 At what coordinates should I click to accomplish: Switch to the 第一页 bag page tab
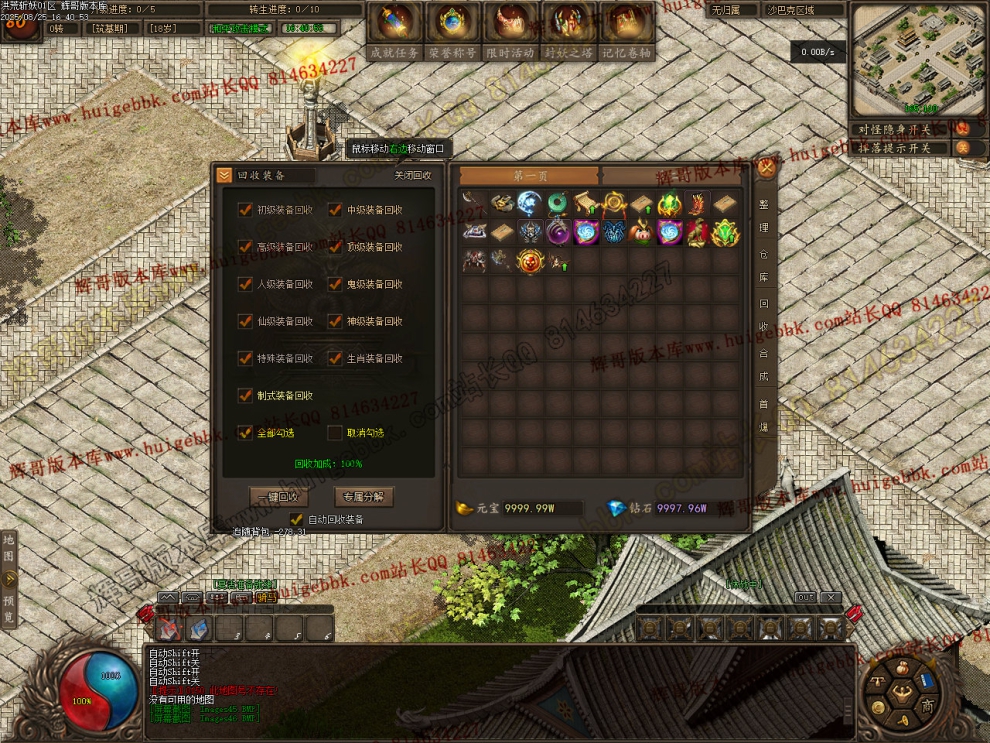click(530, 176)
